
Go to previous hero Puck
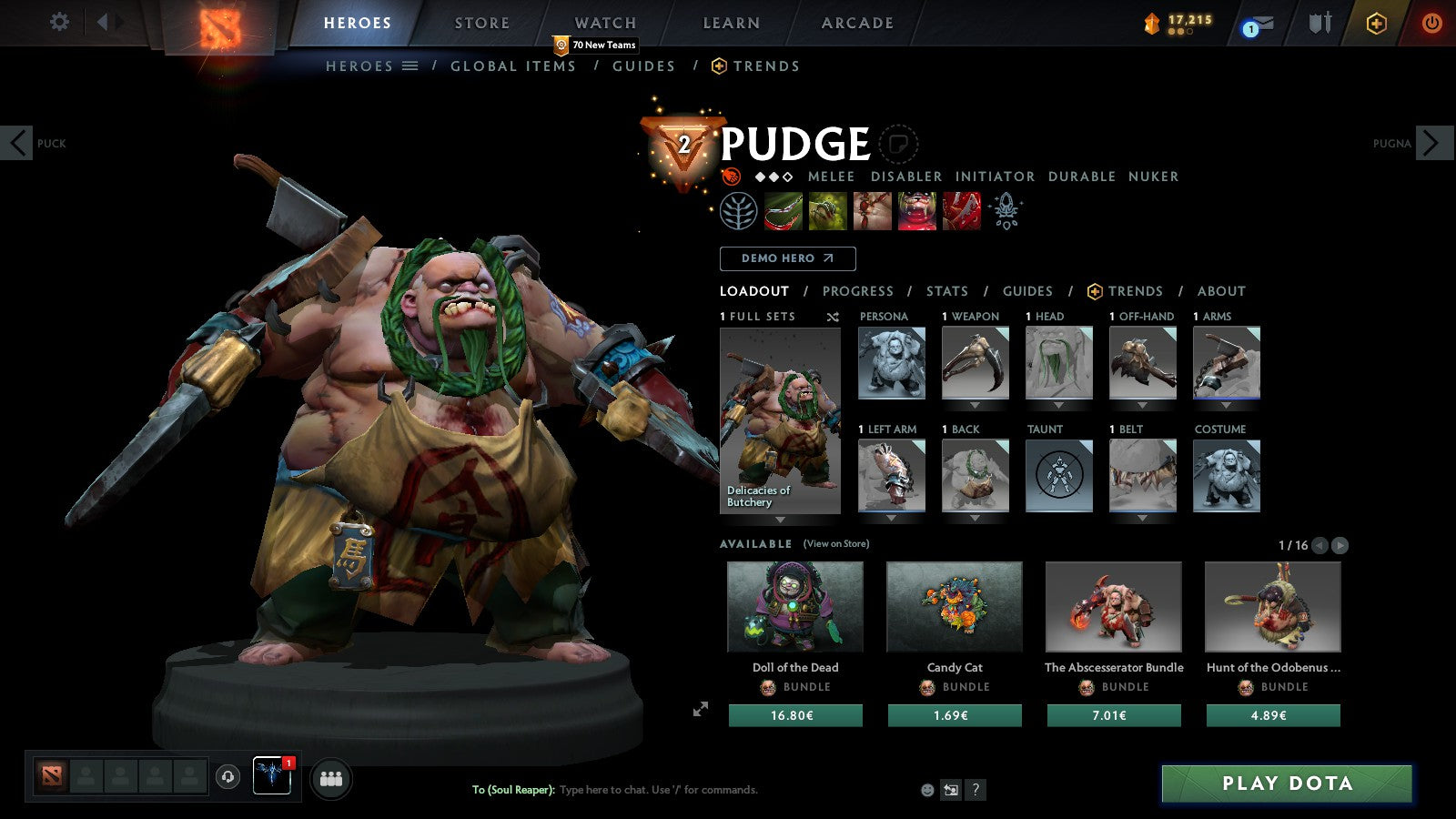[x=16, y=143]
